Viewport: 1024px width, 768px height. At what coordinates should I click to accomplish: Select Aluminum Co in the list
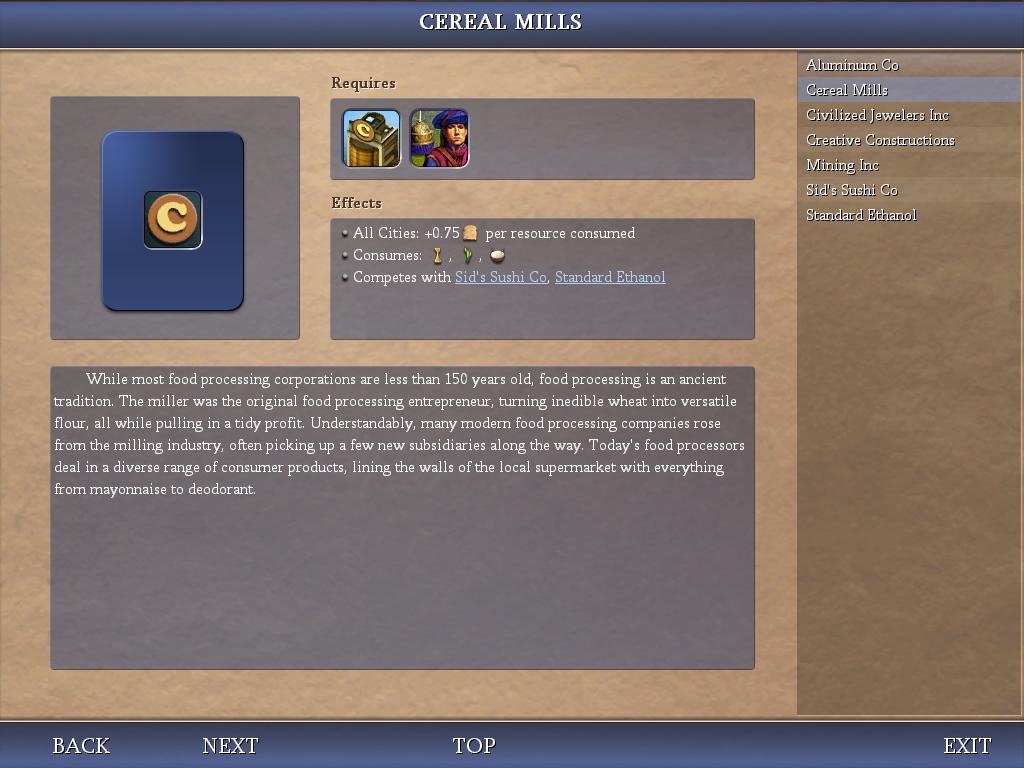[x=852, y=65]
